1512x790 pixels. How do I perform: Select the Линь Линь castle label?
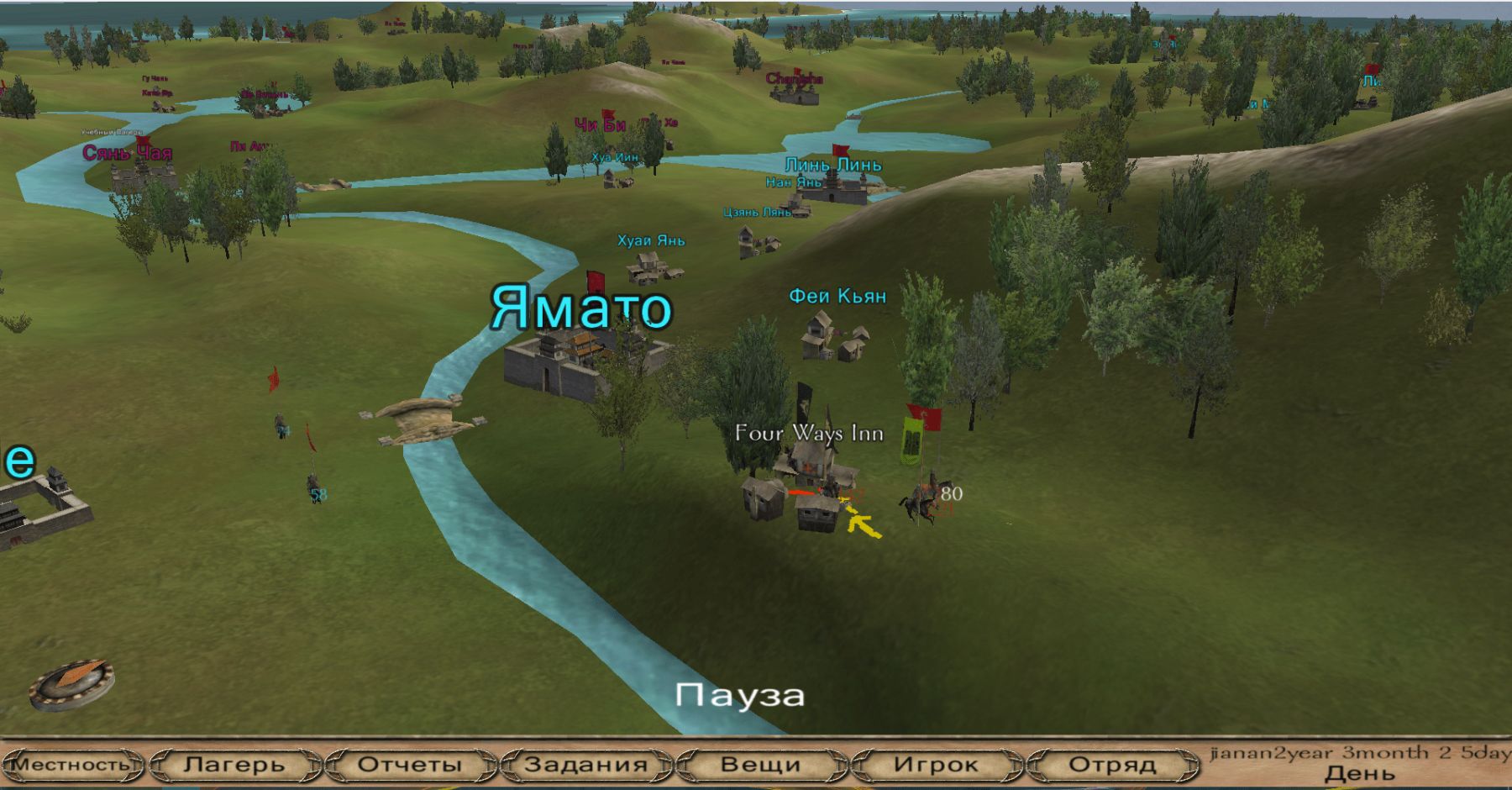click(x=833, y=165)
